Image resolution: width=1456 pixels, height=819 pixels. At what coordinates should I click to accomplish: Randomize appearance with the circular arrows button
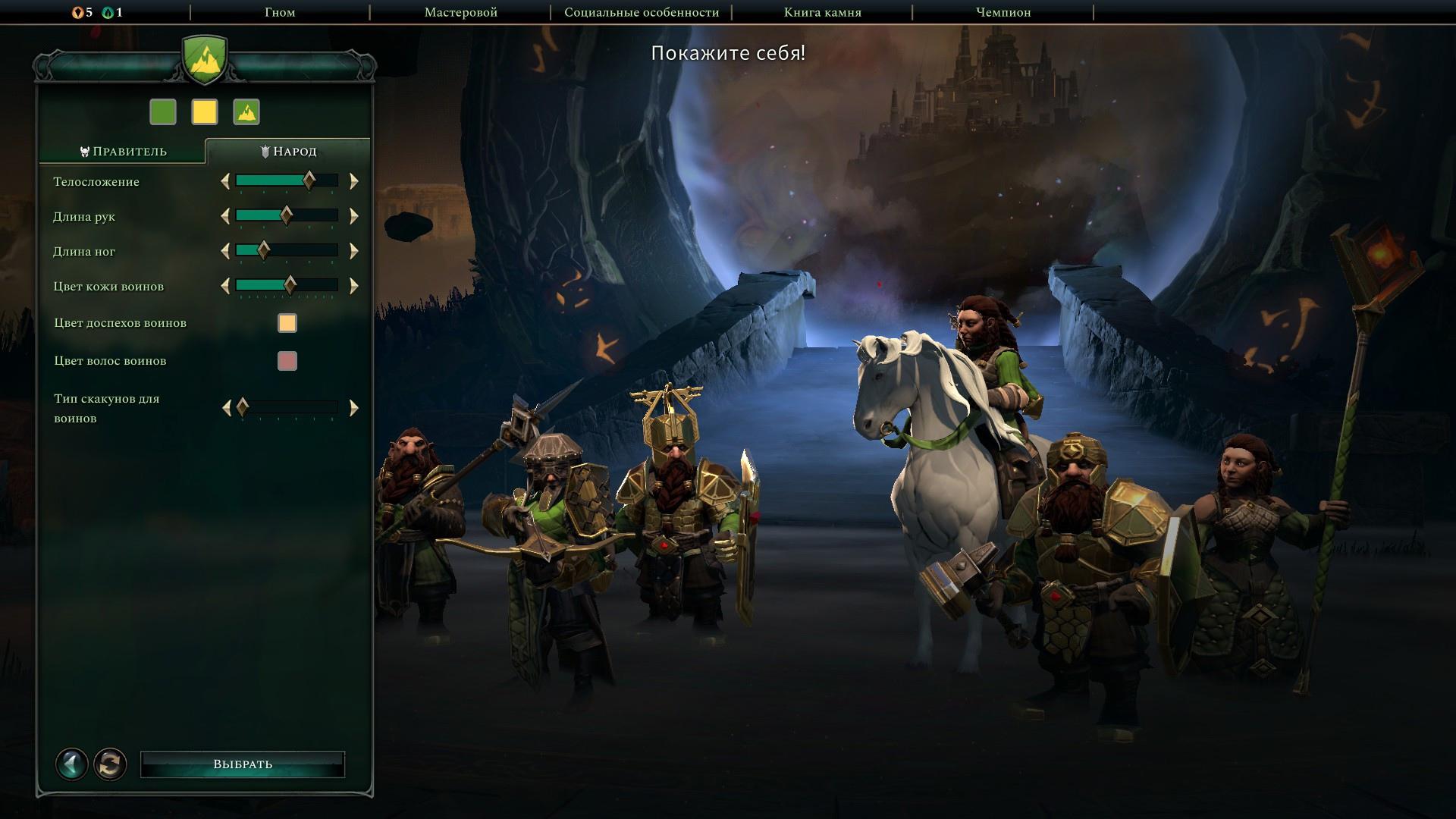110,764
